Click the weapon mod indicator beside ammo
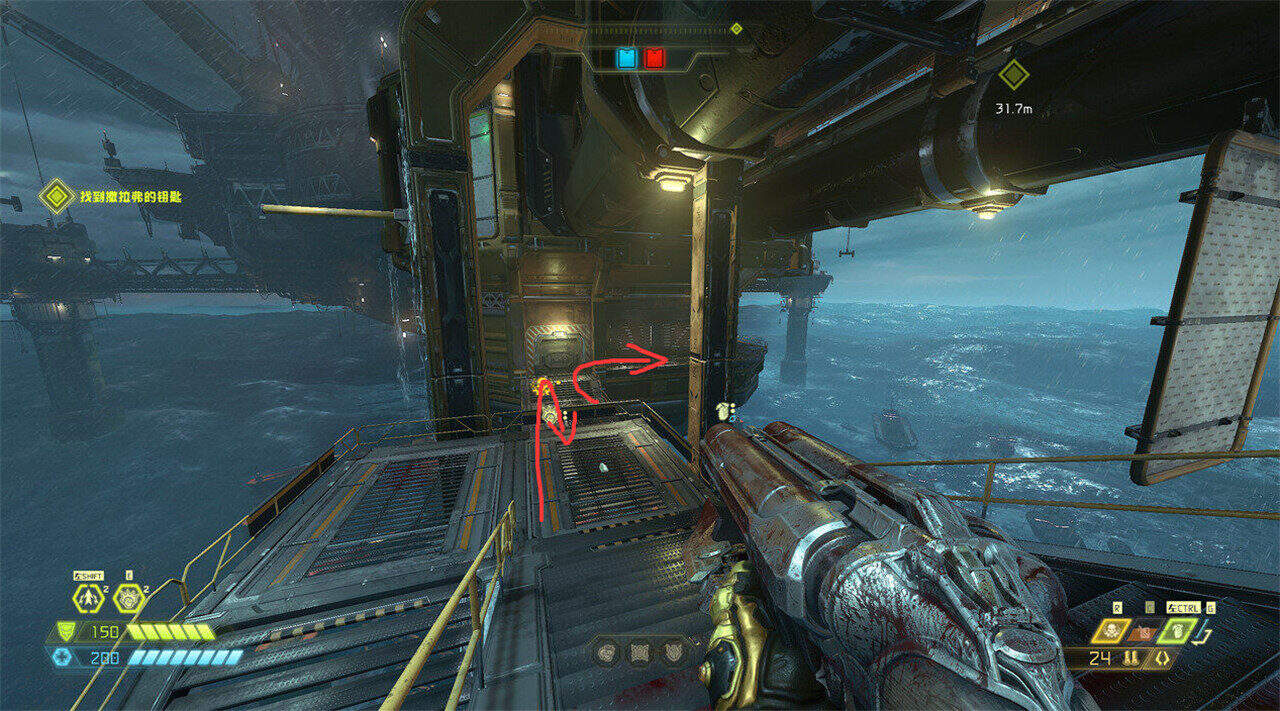The width and height of the screenshot is (1280, 711). pos(1161,659)
